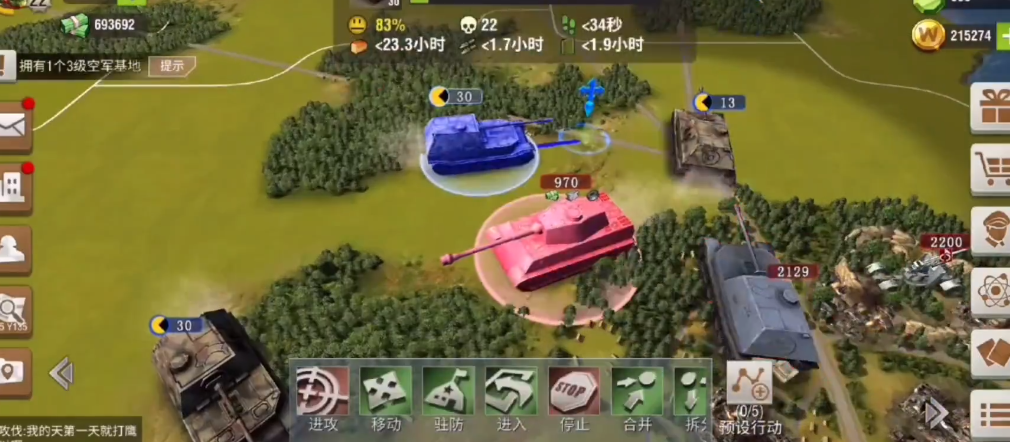Click the 提示 hint button
This screenshot has width=1010, height=442.
pos(172,66)
